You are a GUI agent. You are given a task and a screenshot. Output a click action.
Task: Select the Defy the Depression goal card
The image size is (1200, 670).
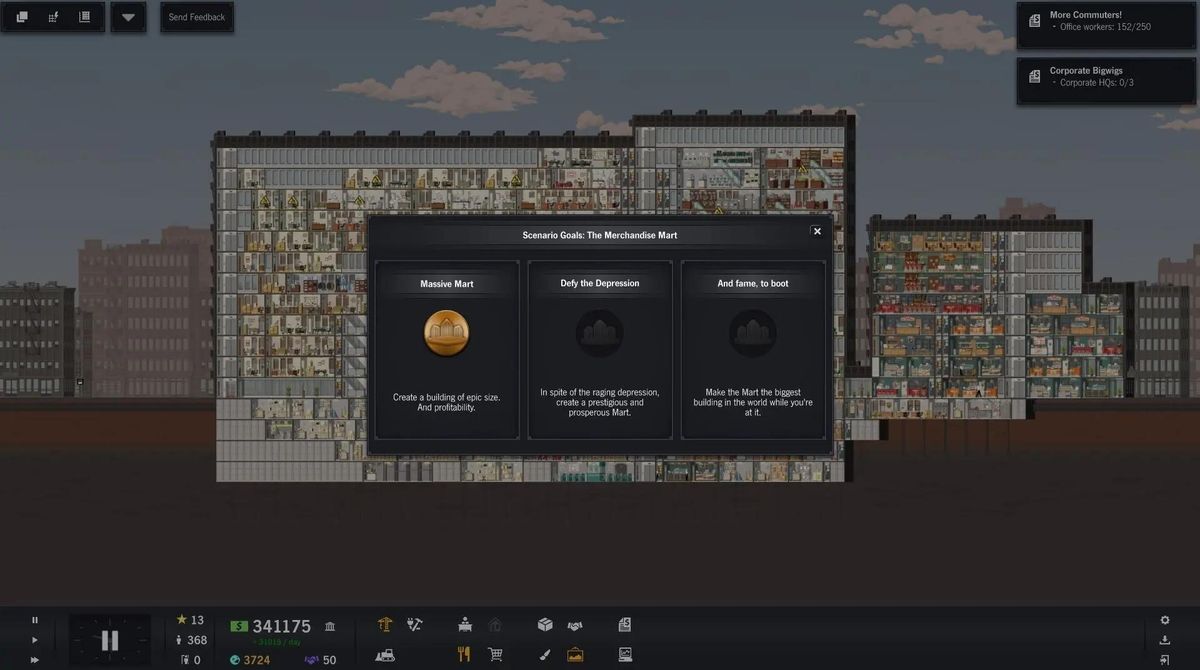pyautogui.click(x=600, y=349)
